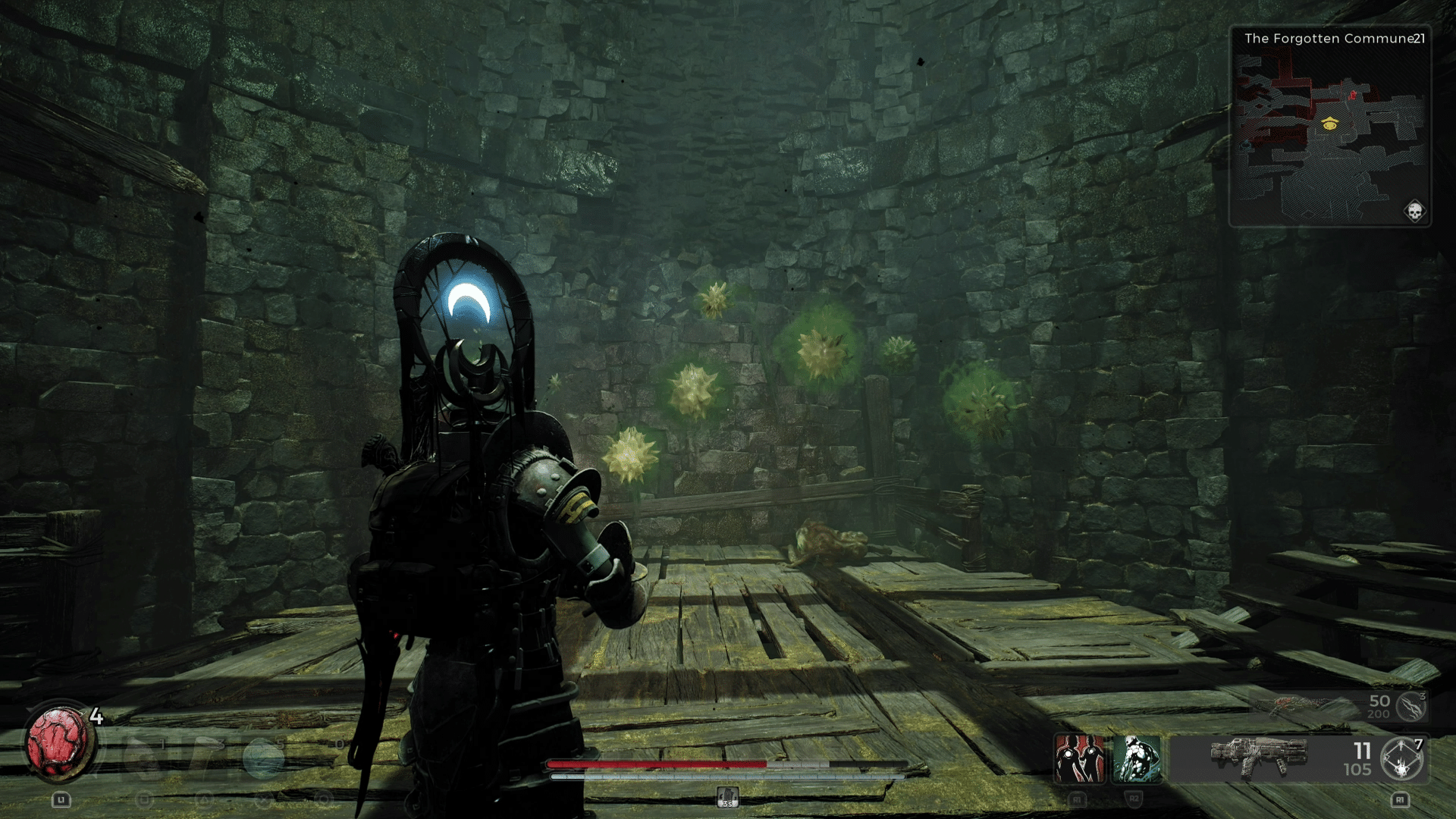Use the red Dragon Heart relic

(x=58, y=745)
